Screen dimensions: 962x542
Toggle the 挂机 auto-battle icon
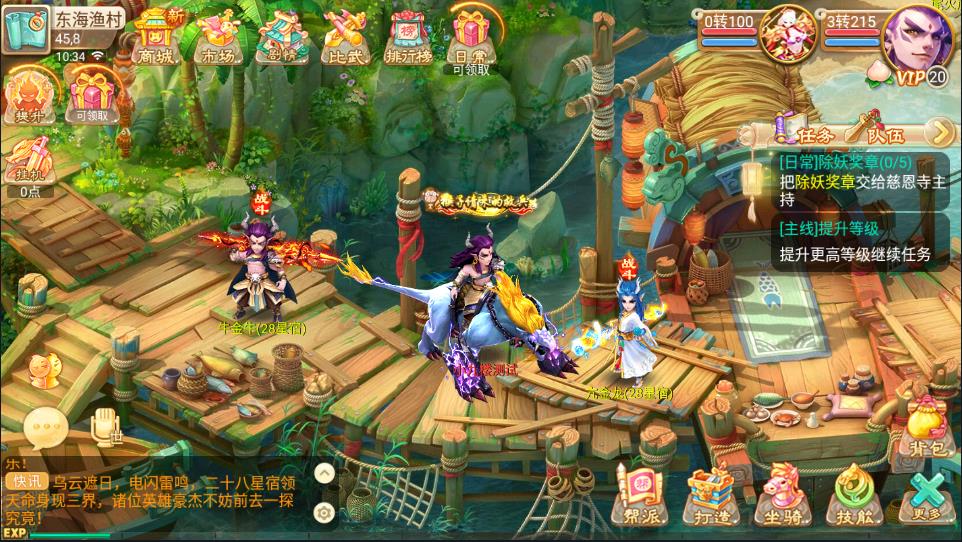(x=29, y=163)
